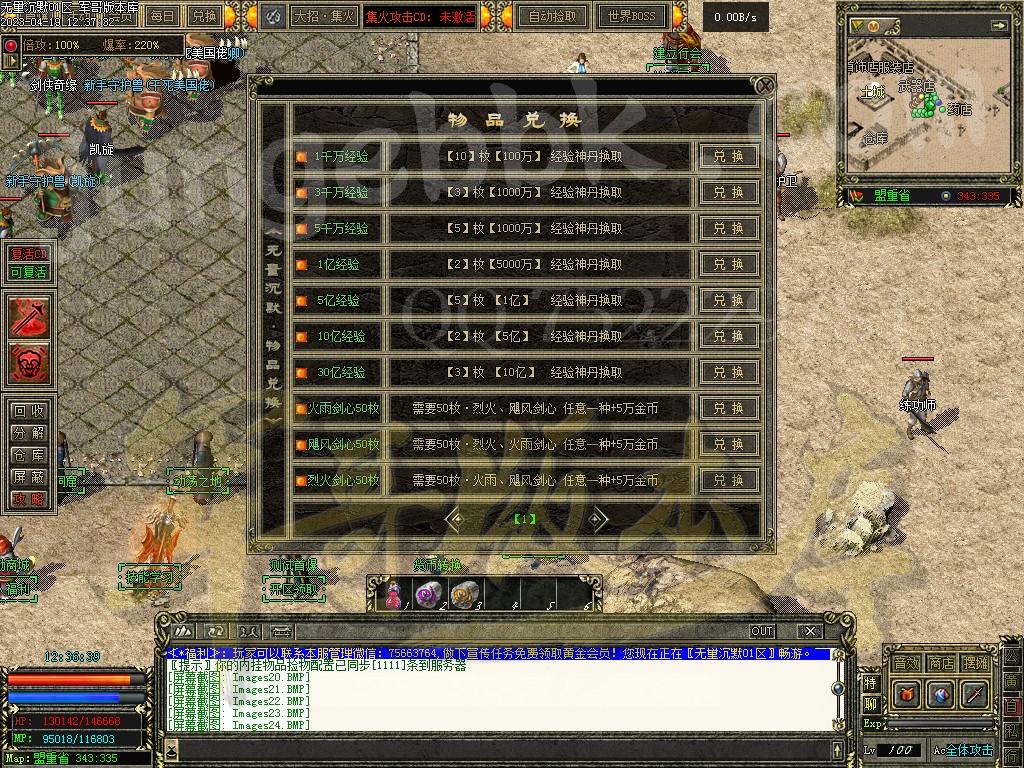Activate the red skull skill icon
This screenshot has width=1024, height=768.
point(29,362)
